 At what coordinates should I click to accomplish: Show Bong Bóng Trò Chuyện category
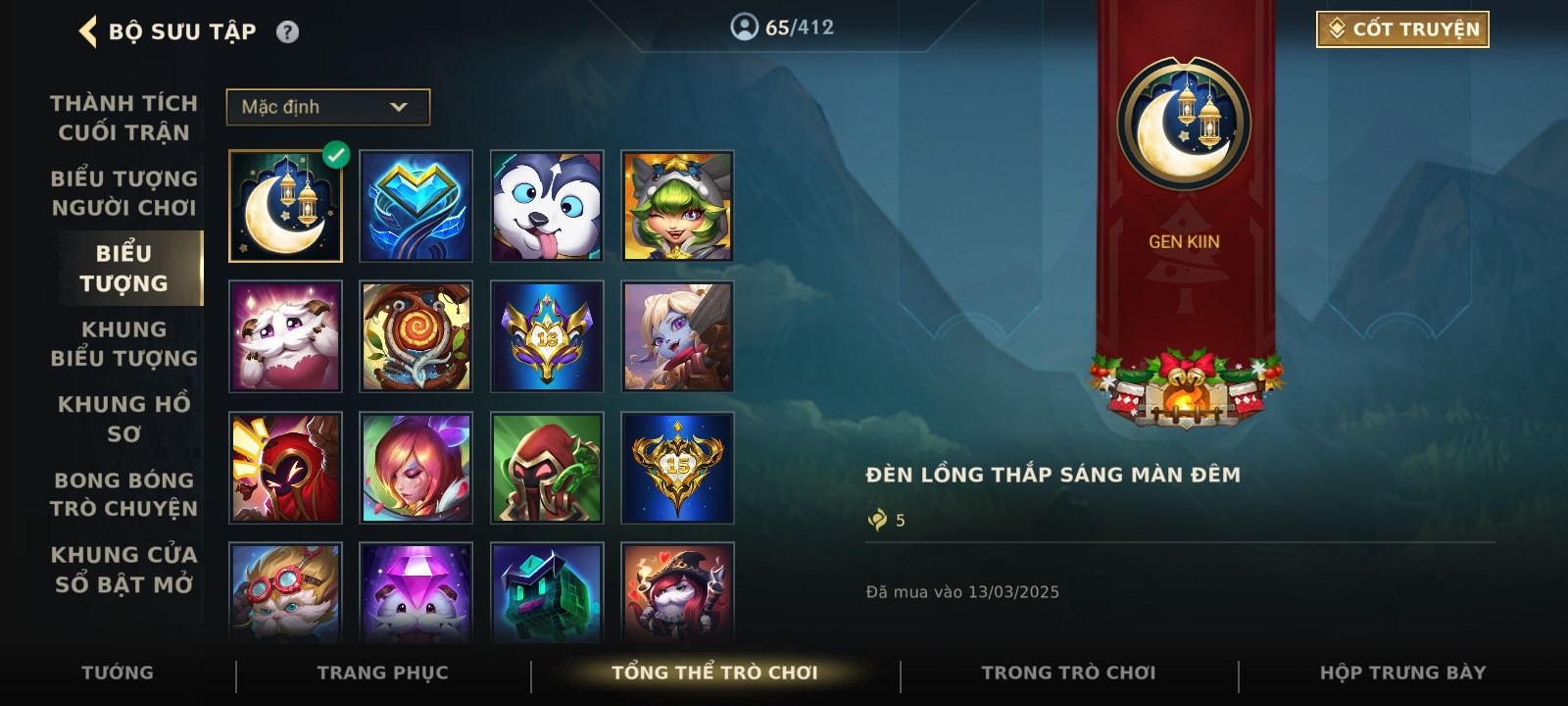(123, 494)
